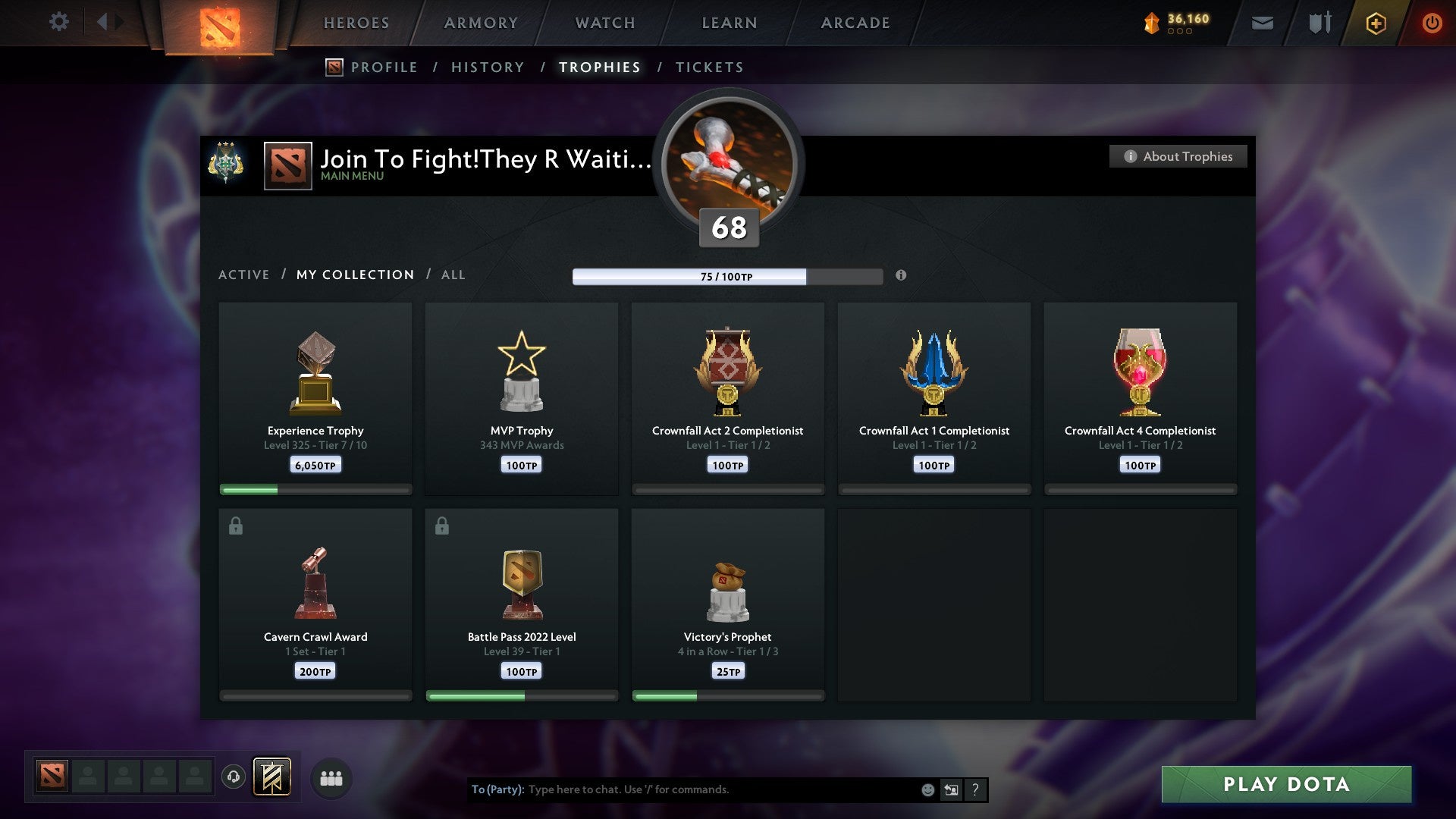The height and width of the screenshot is (819, 1456).
Task: Open the ARCADE menu
Action: pos(854,23)
